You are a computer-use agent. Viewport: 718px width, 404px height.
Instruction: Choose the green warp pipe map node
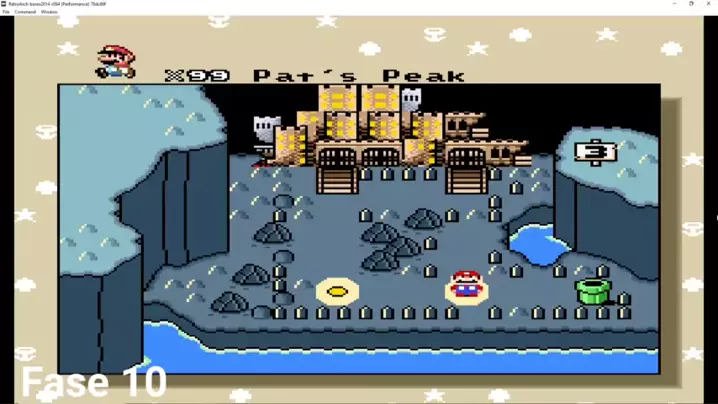592,291
